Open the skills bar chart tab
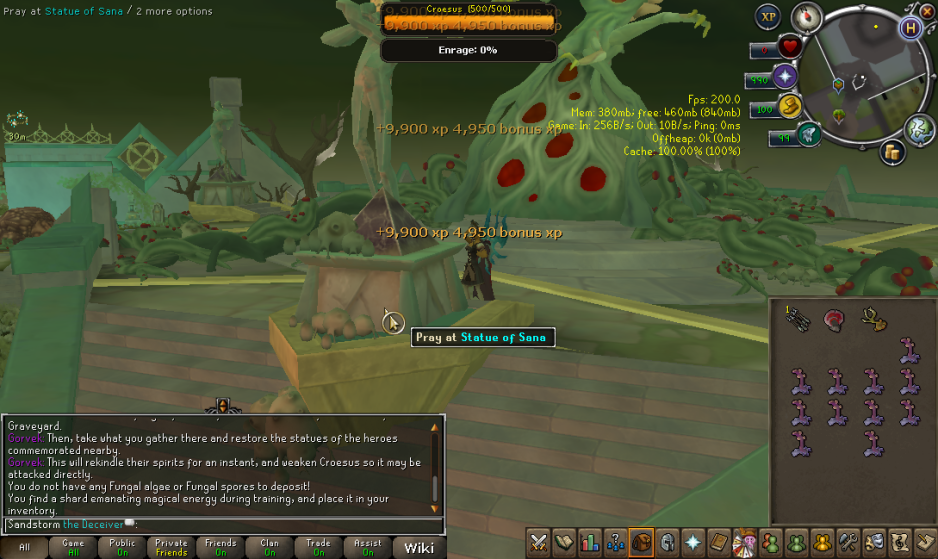The width and height of the screenshot is (938, 559). click(x=590, y=542)
